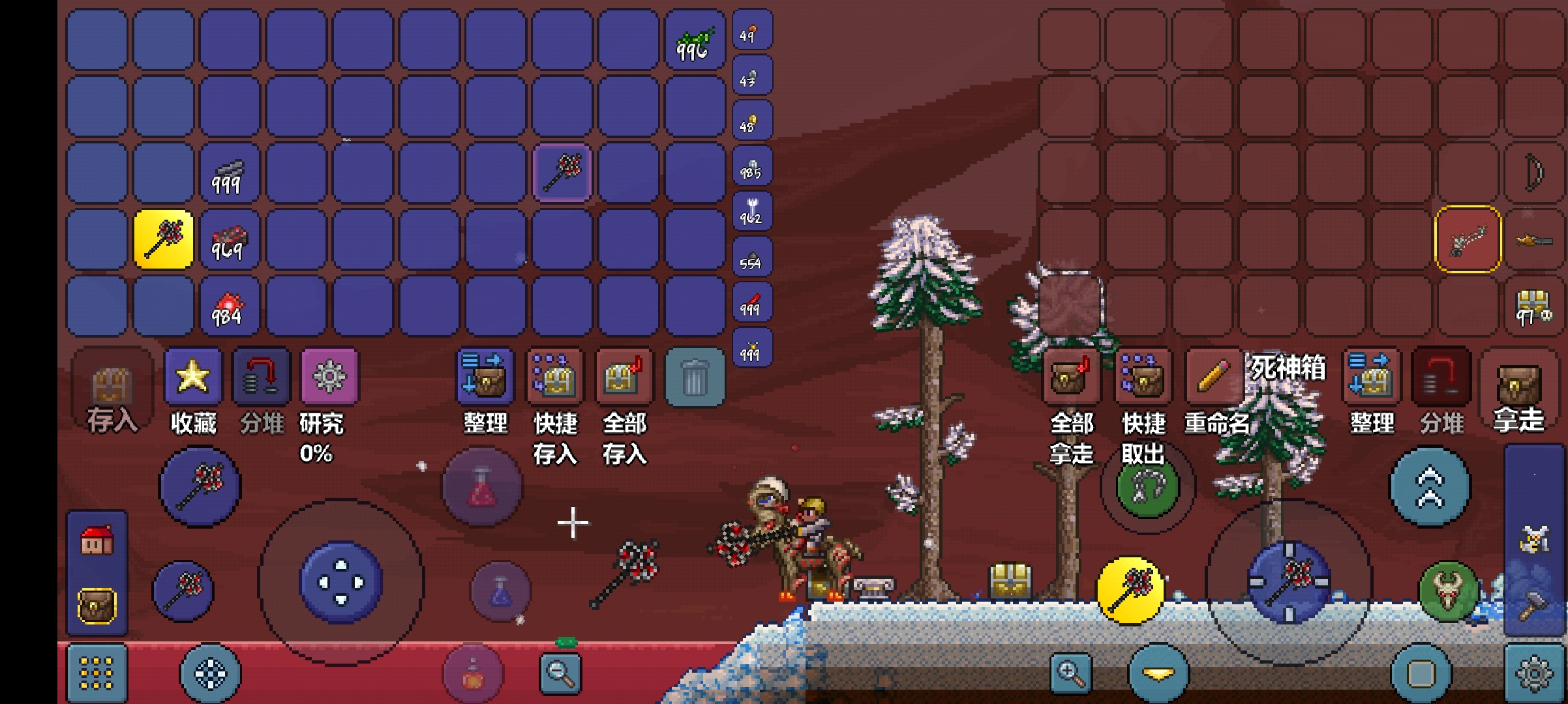The image size is (1568, 704).
Task: Select the 984 red gem stack
Action: [x=228, y=306]
